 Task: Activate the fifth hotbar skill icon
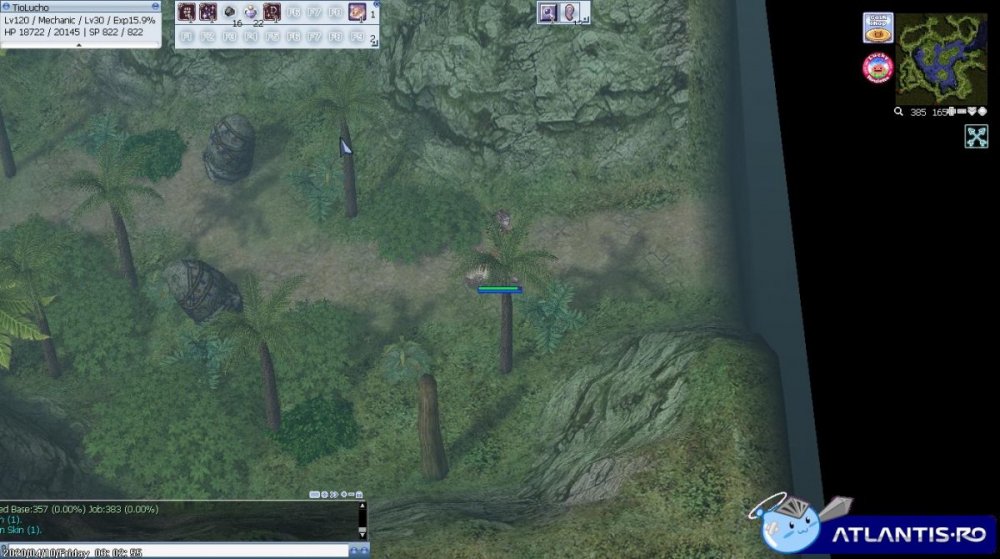click(x=272, y=13)
